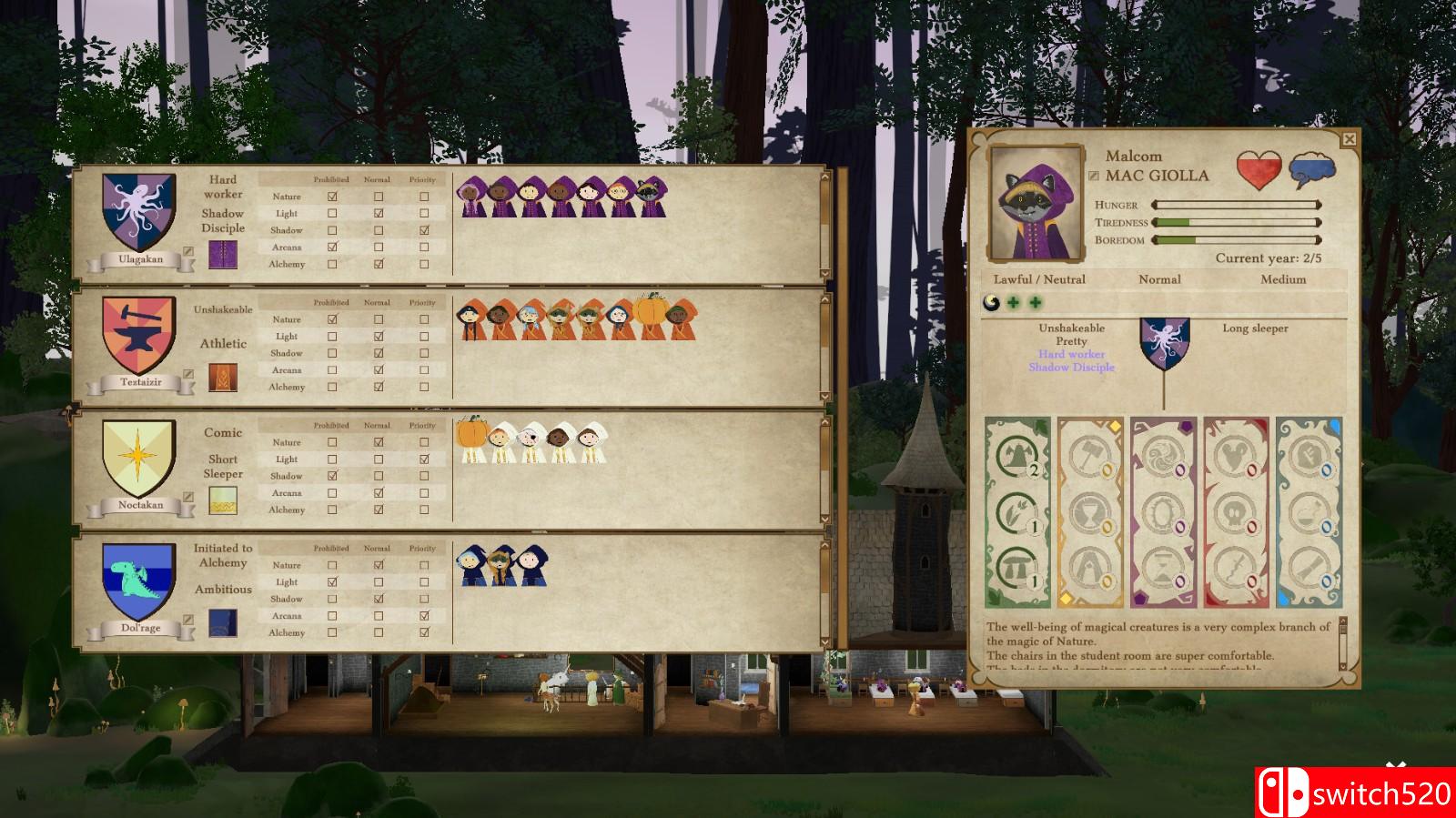Set Ulagakan house Nature to Priority
This screenshot has width=1456, height=818.
[424, 197]
